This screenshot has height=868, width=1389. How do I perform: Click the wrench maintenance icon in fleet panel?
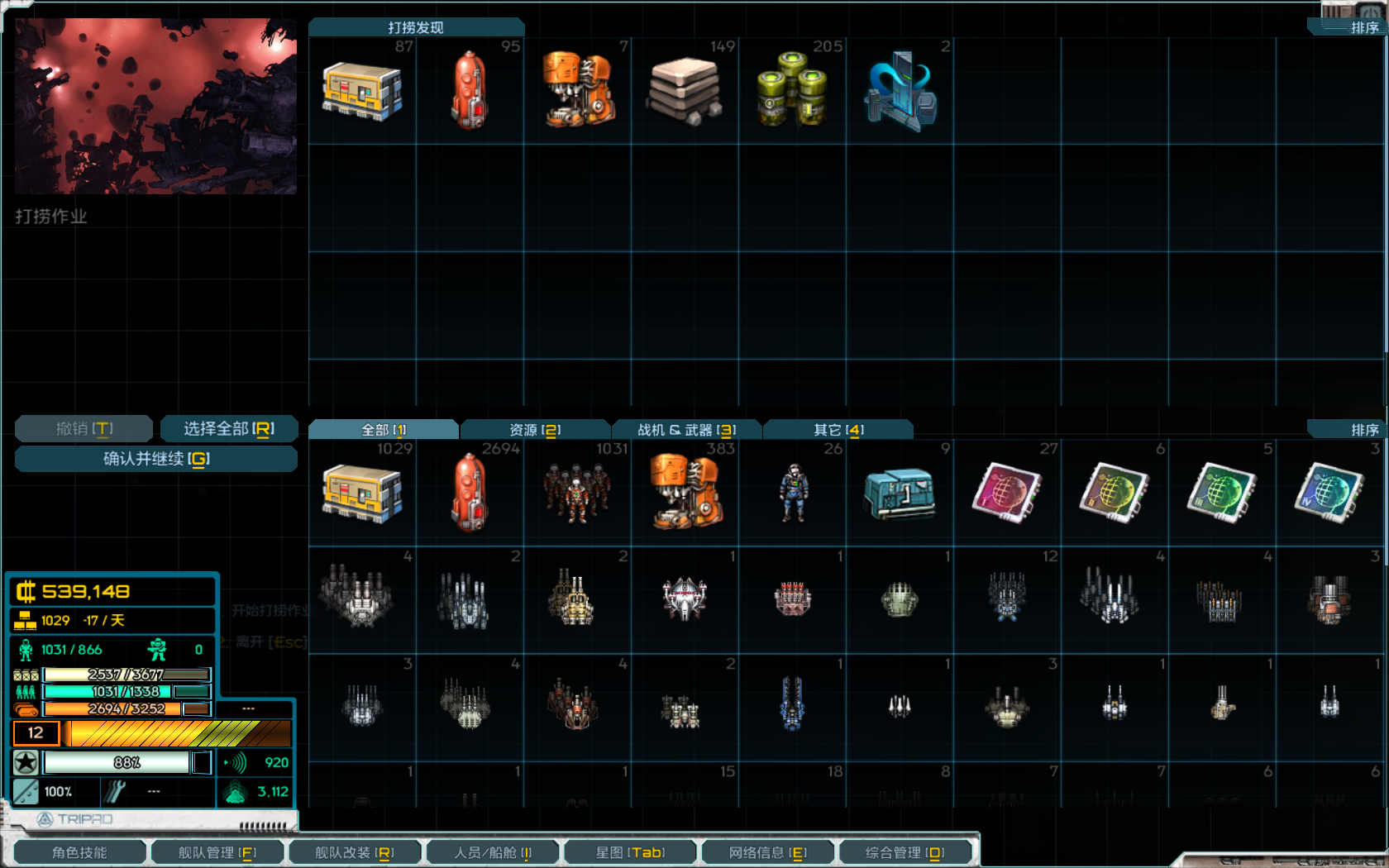coord(115,791)
